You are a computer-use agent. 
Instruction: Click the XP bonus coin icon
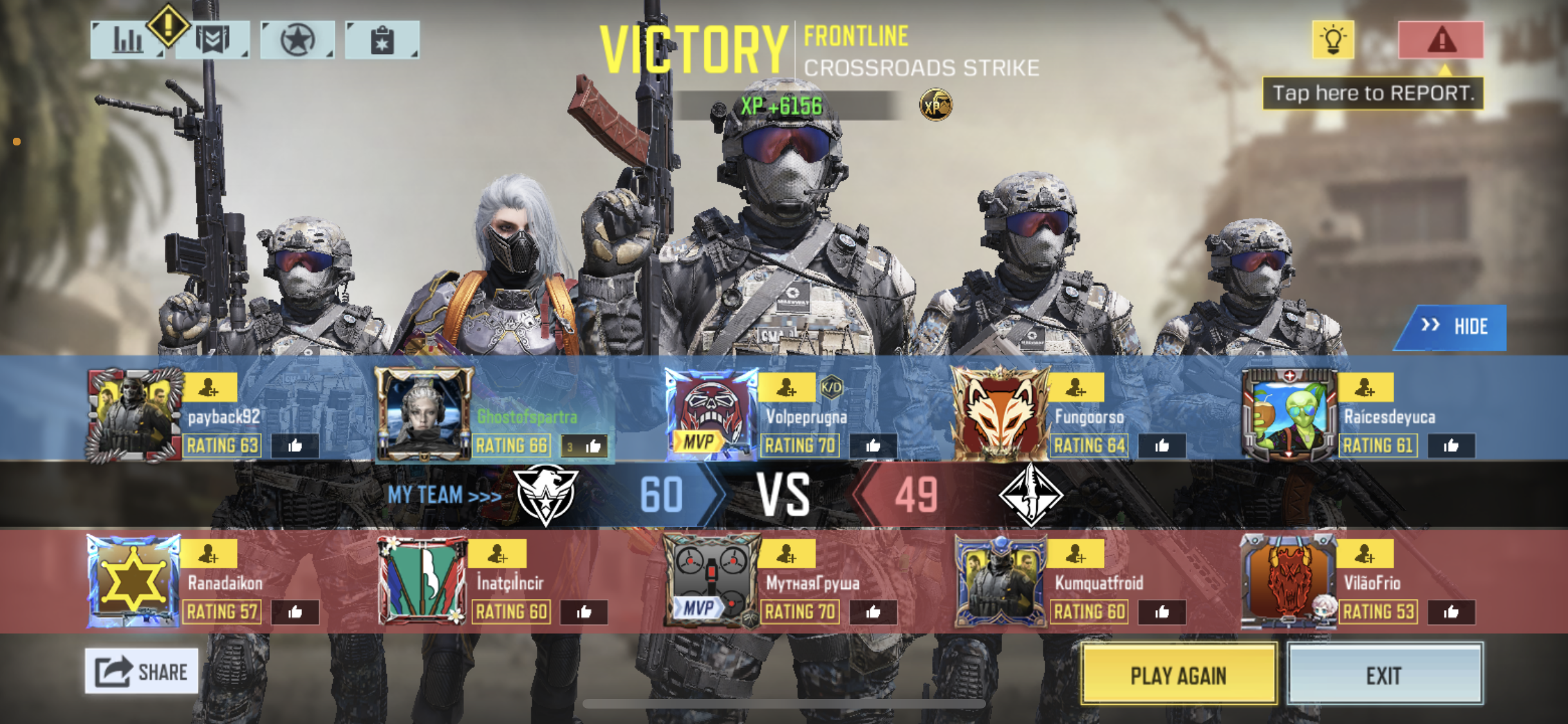[x=935, y=105]
